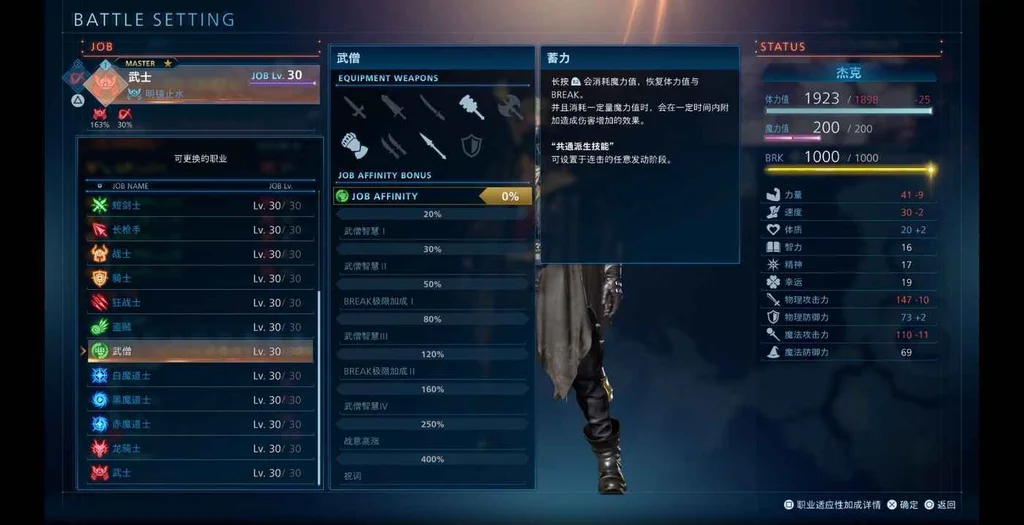Switch to the 赤魔道士 job

coord(200,424)
